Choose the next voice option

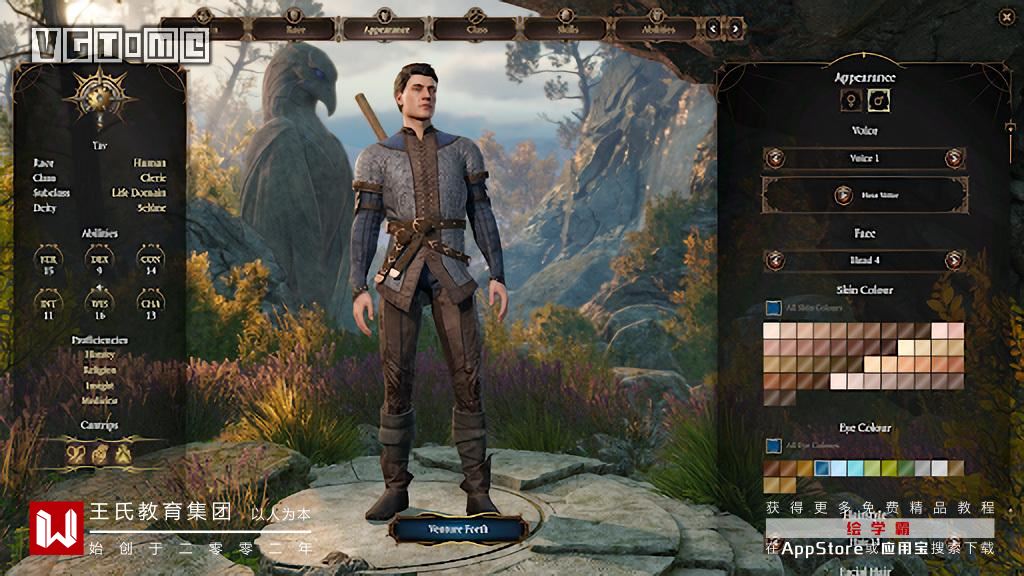pos(954,158)
